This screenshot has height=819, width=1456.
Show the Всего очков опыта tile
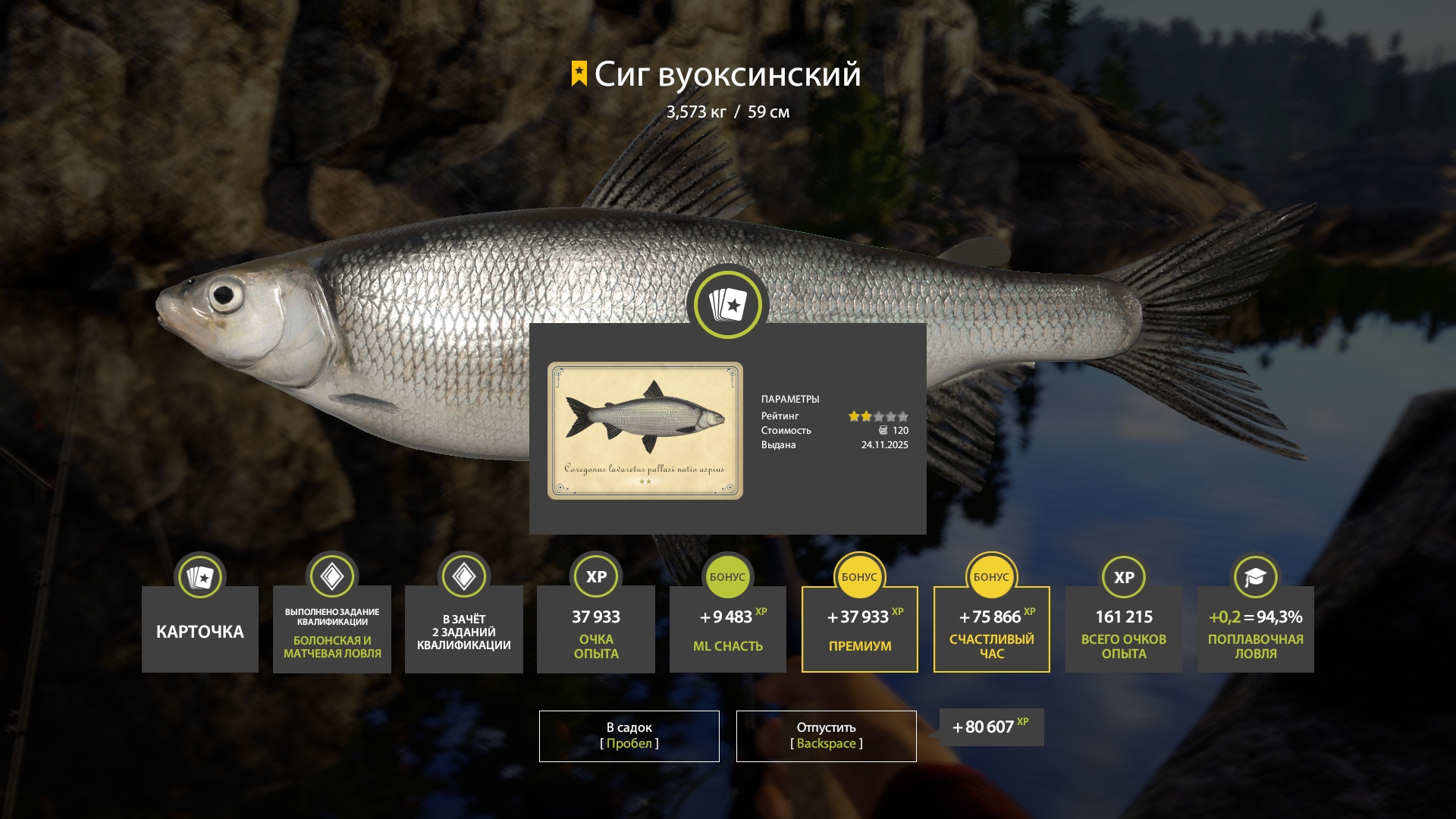click(x=1124, y=629)
